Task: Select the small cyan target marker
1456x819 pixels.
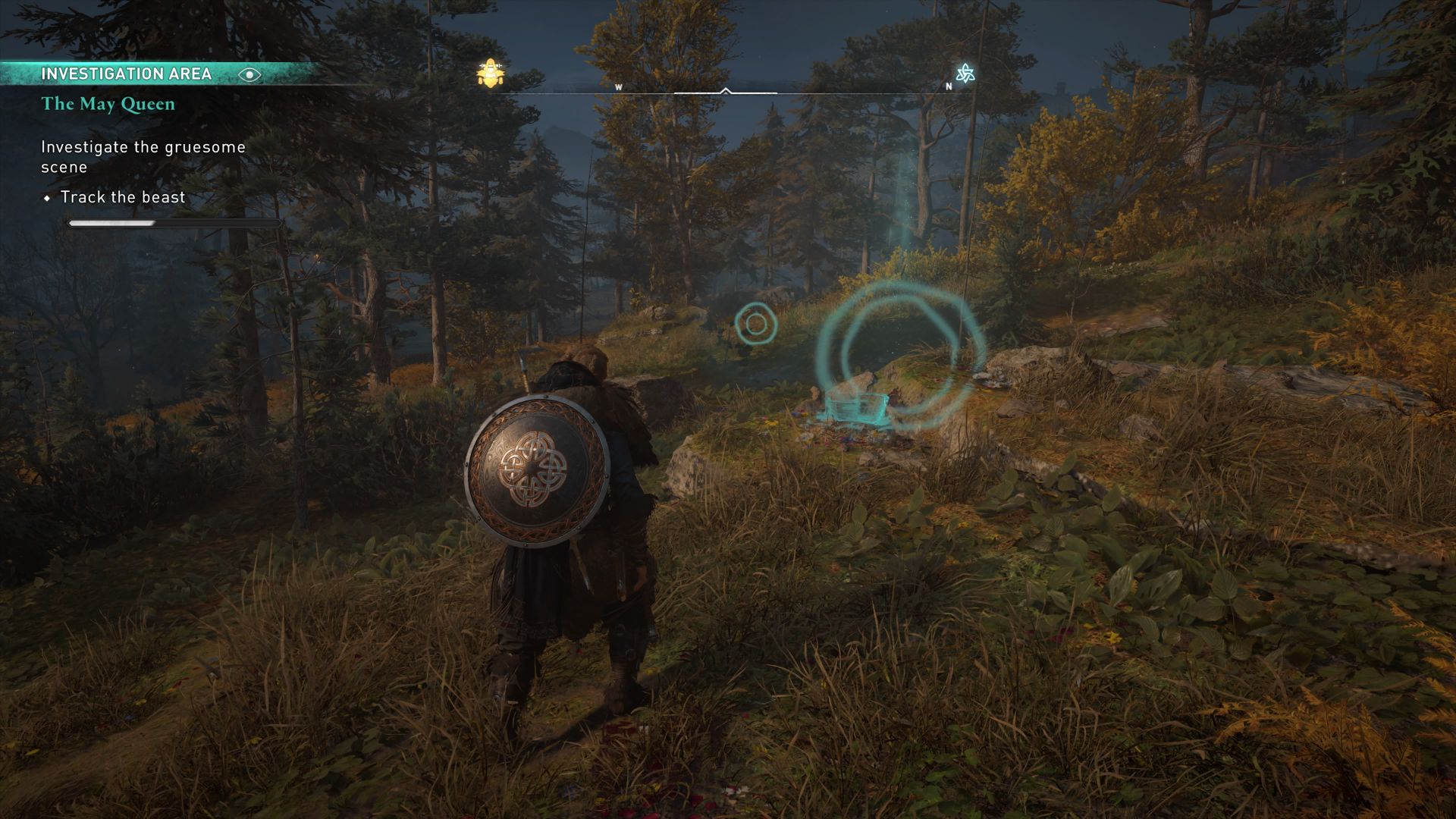Action: click(755, 324)
